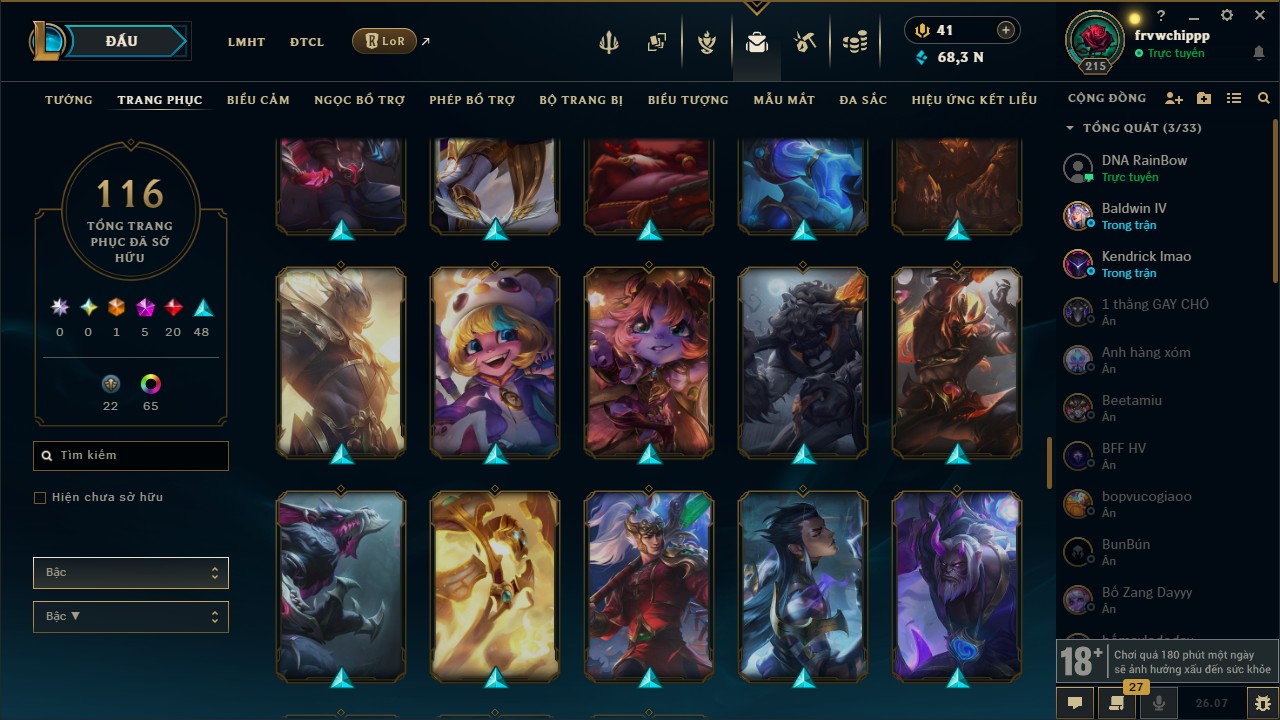Show the BIỂU TƯỢNG tab
This screenshot has height=720, width=1280.
coord(688,100)
